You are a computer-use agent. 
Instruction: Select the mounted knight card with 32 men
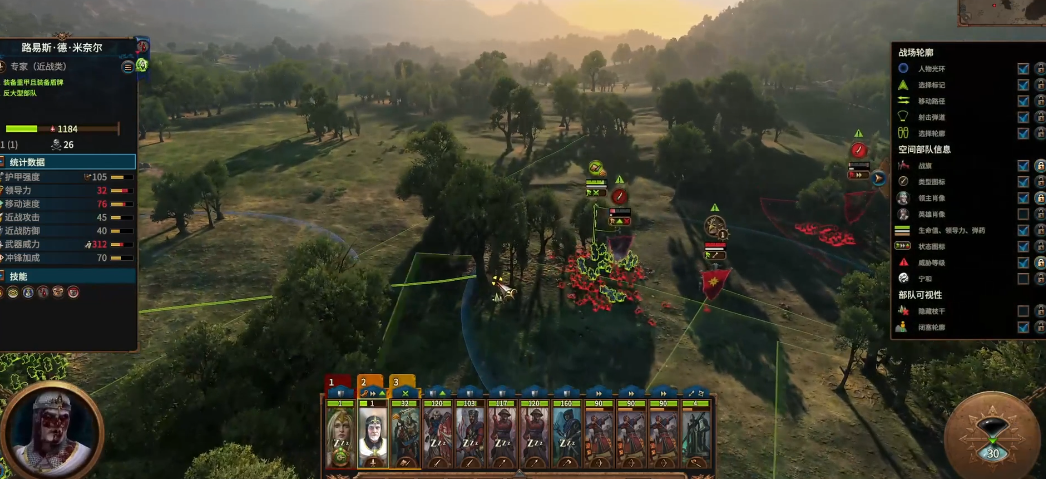click(405, 434)
